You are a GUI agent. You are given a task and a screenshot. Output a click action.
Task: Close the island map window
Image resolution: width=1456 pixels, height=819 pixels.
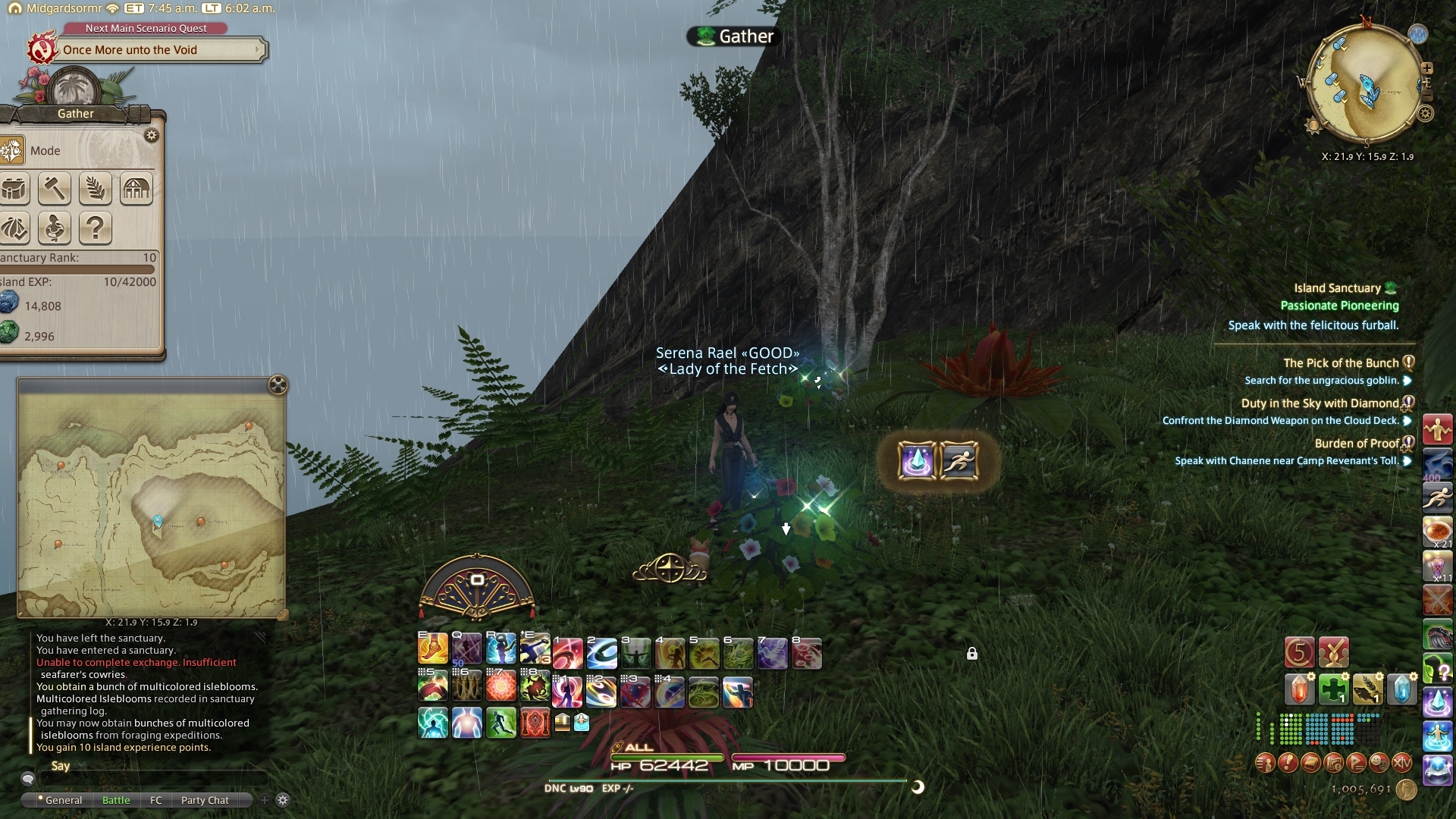278,385
